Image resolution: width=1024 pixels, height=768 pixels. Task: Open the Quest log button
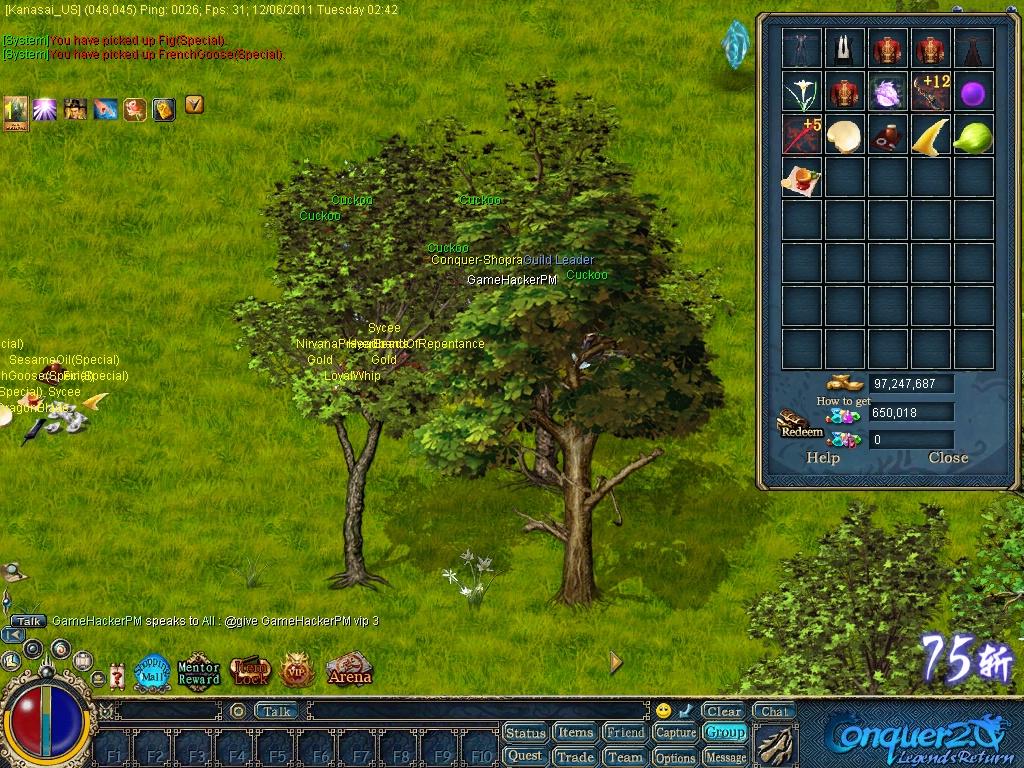pyautogui.click(x=525, y=756)
